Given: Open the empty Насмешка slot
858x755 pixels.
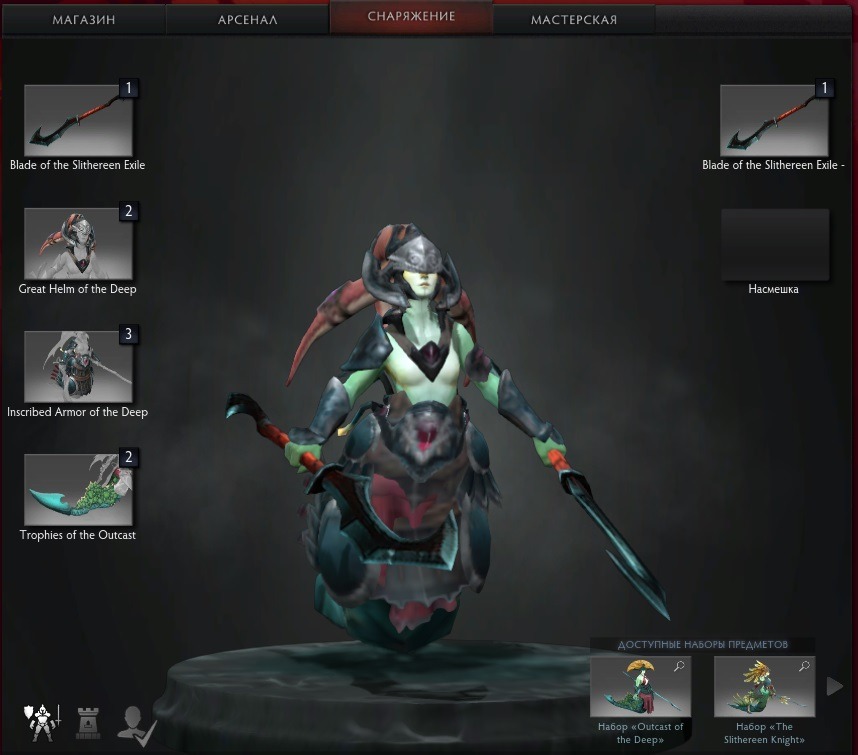Looking at the screenshot, I should pyautogui.click(x=774, y=244).
